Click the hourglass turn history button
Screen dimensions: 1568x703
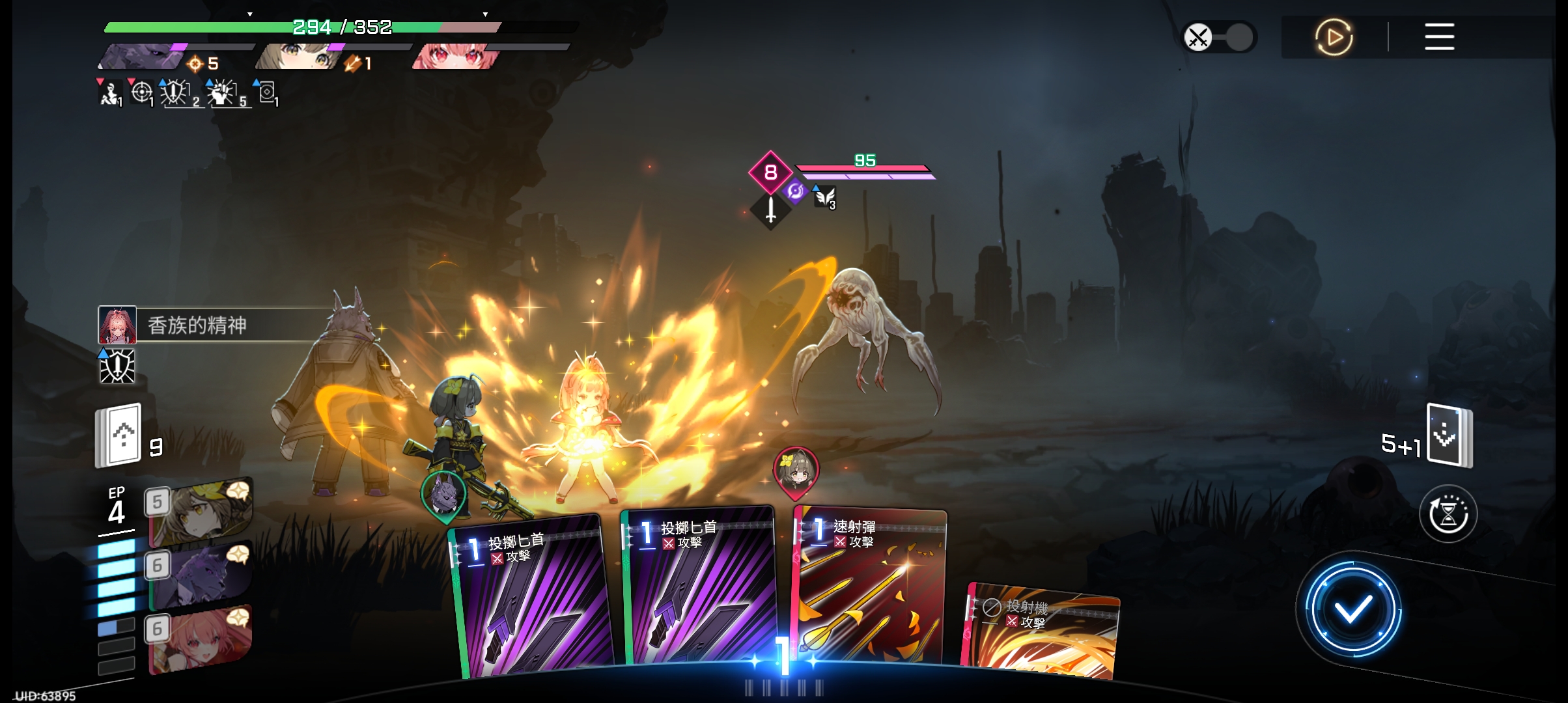[x=1448, y=514]
